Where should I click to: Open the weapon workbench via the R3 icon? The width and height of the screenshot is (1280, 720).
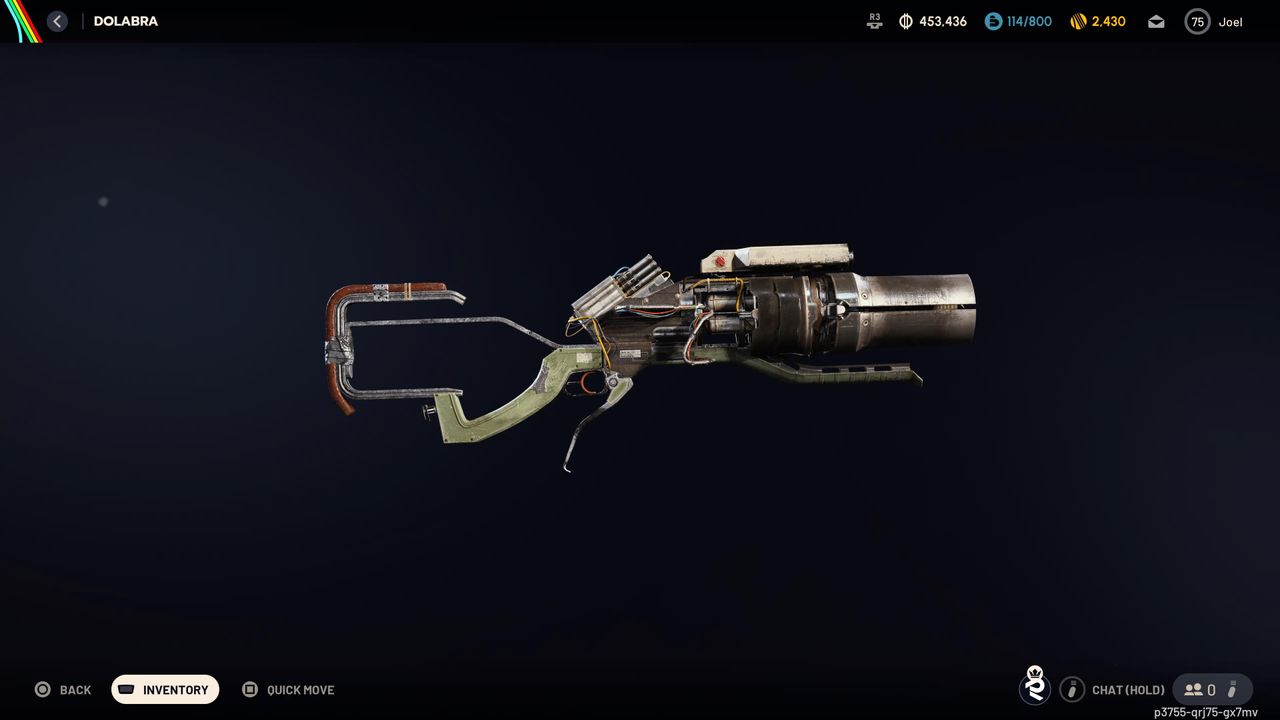pos(873,21)
